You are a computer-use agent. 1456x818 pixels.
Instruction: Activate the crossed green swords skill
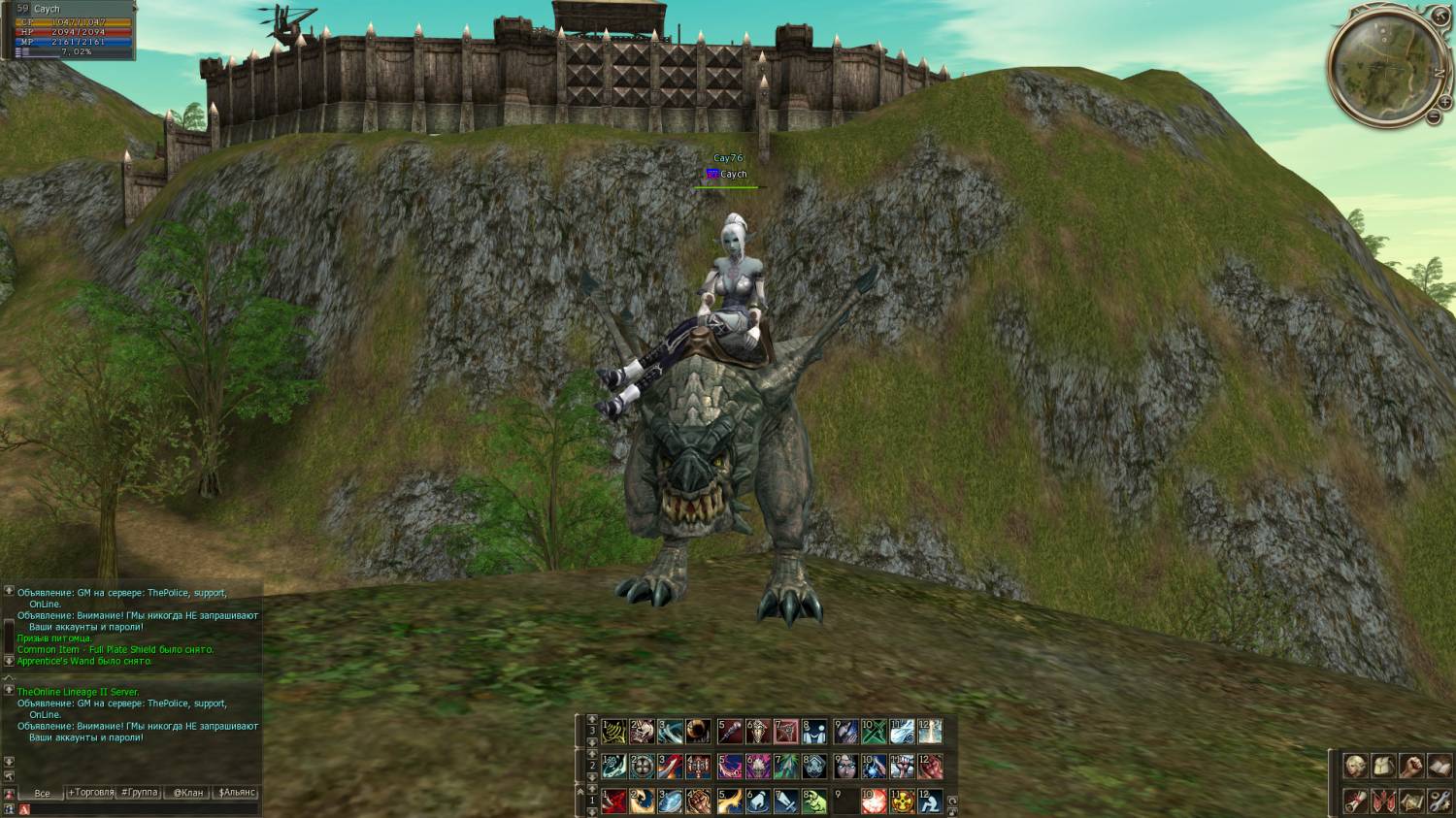(875, 732)
